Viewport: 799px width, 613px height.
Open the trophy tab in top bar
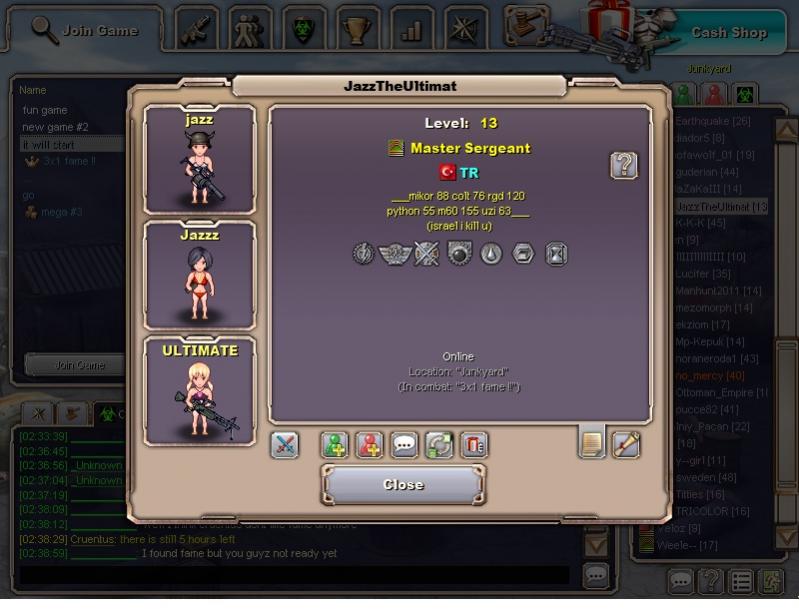(x=357, y=29)
